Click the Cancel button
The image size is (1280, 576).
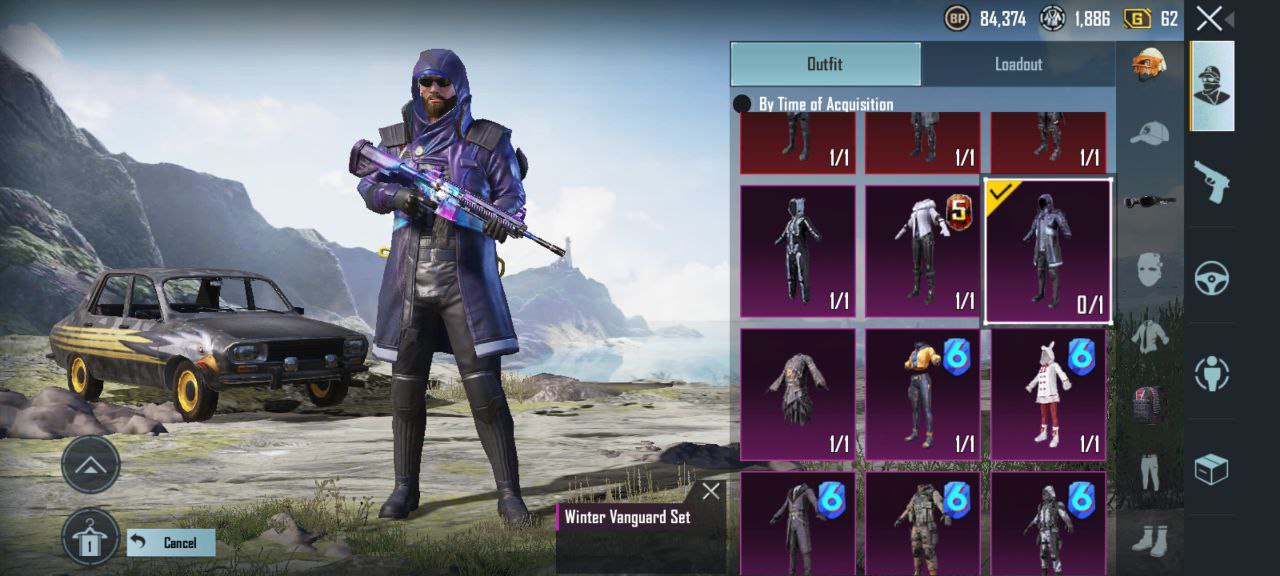point(171,543)
